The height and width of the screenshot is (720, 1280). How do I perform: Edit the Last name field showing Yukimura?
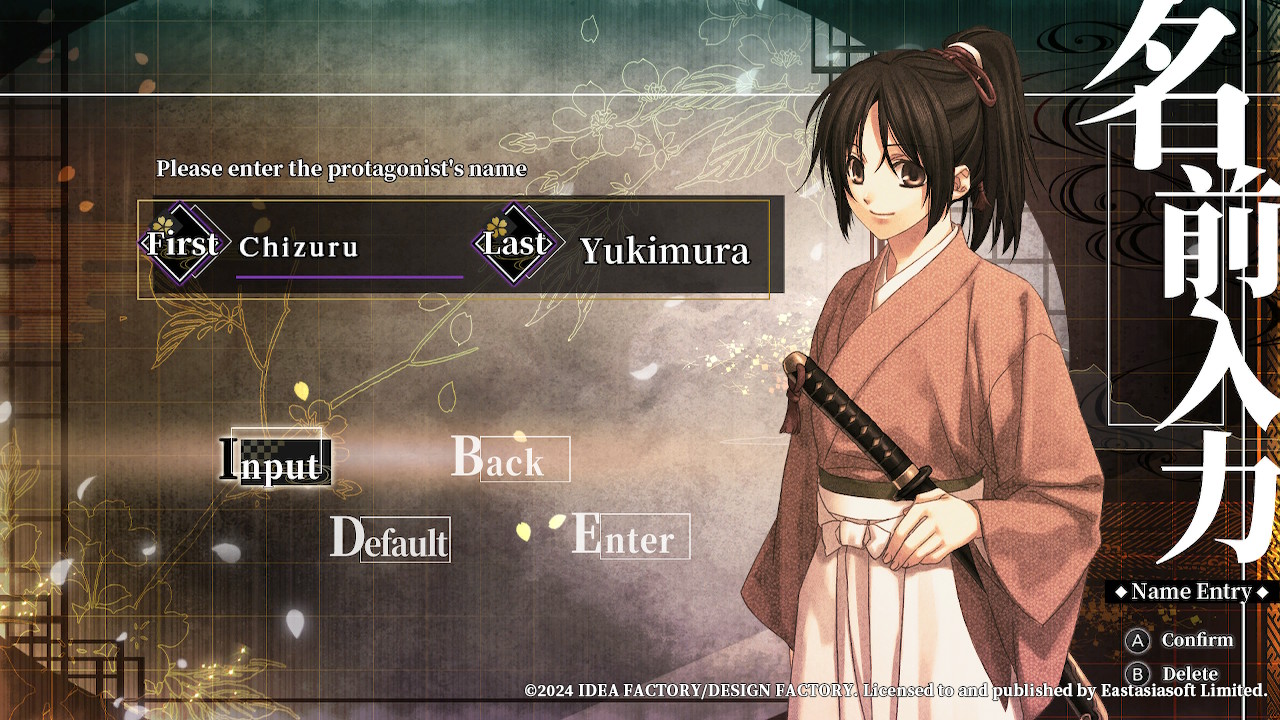pos(664,251)
